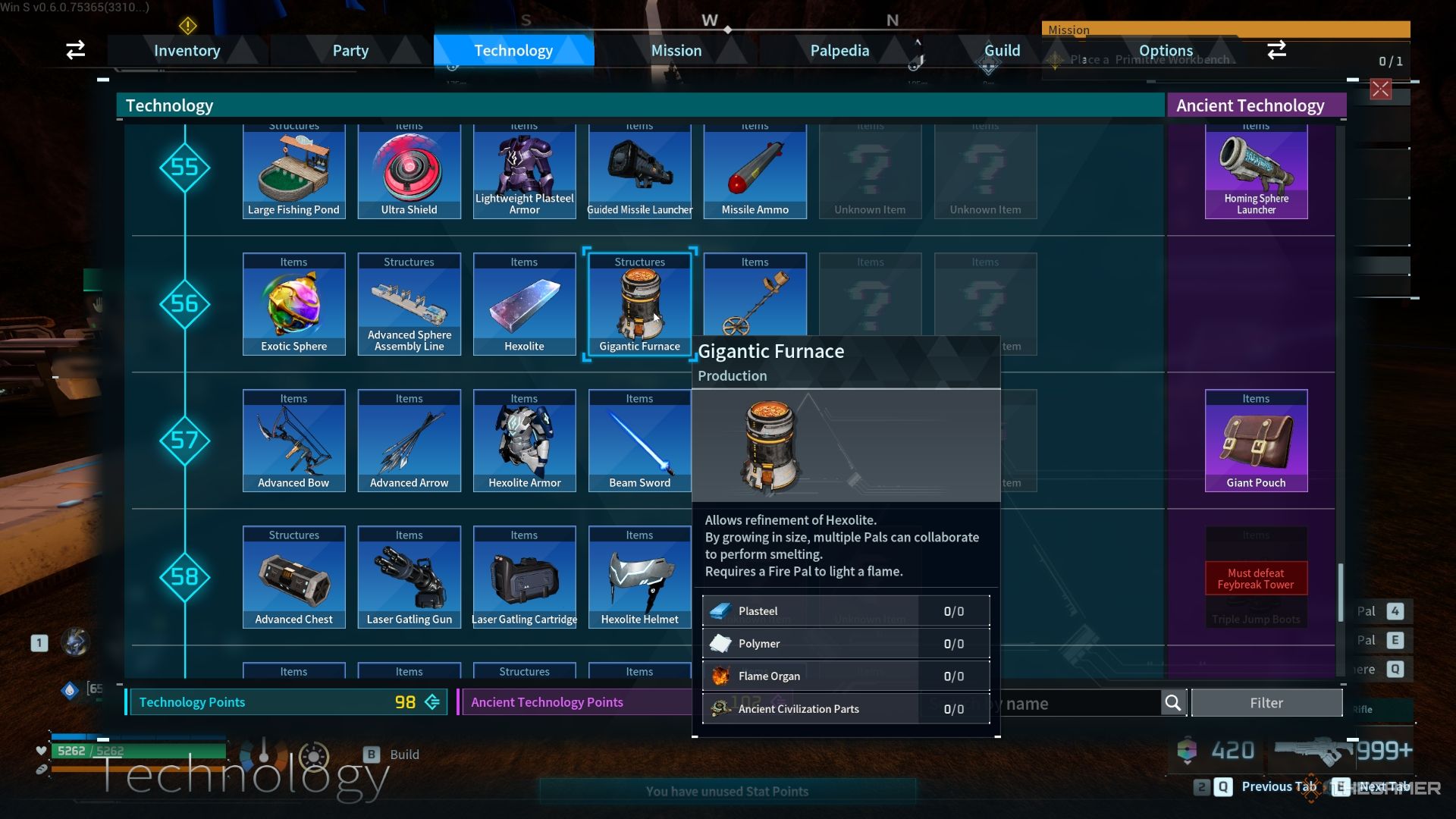This screenshot has width=1456, height=819.
Task: Go to the Guild tab
Action: point(1002,51)
